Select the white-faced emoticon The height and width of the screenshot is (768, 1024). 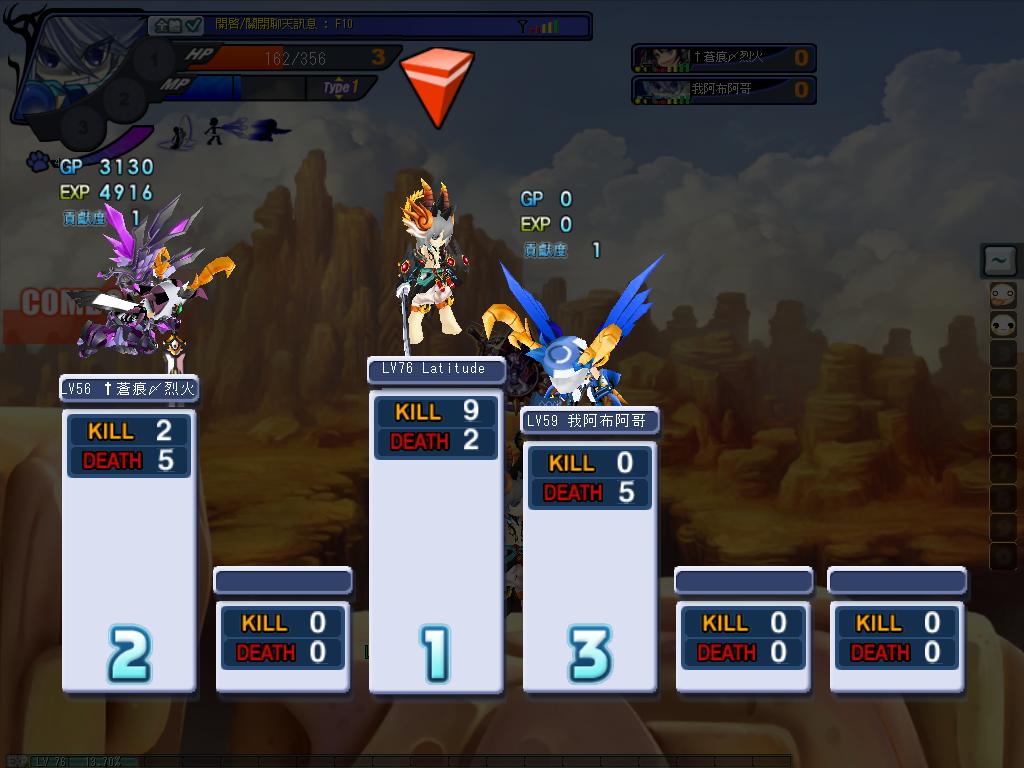coord(1001,324)
